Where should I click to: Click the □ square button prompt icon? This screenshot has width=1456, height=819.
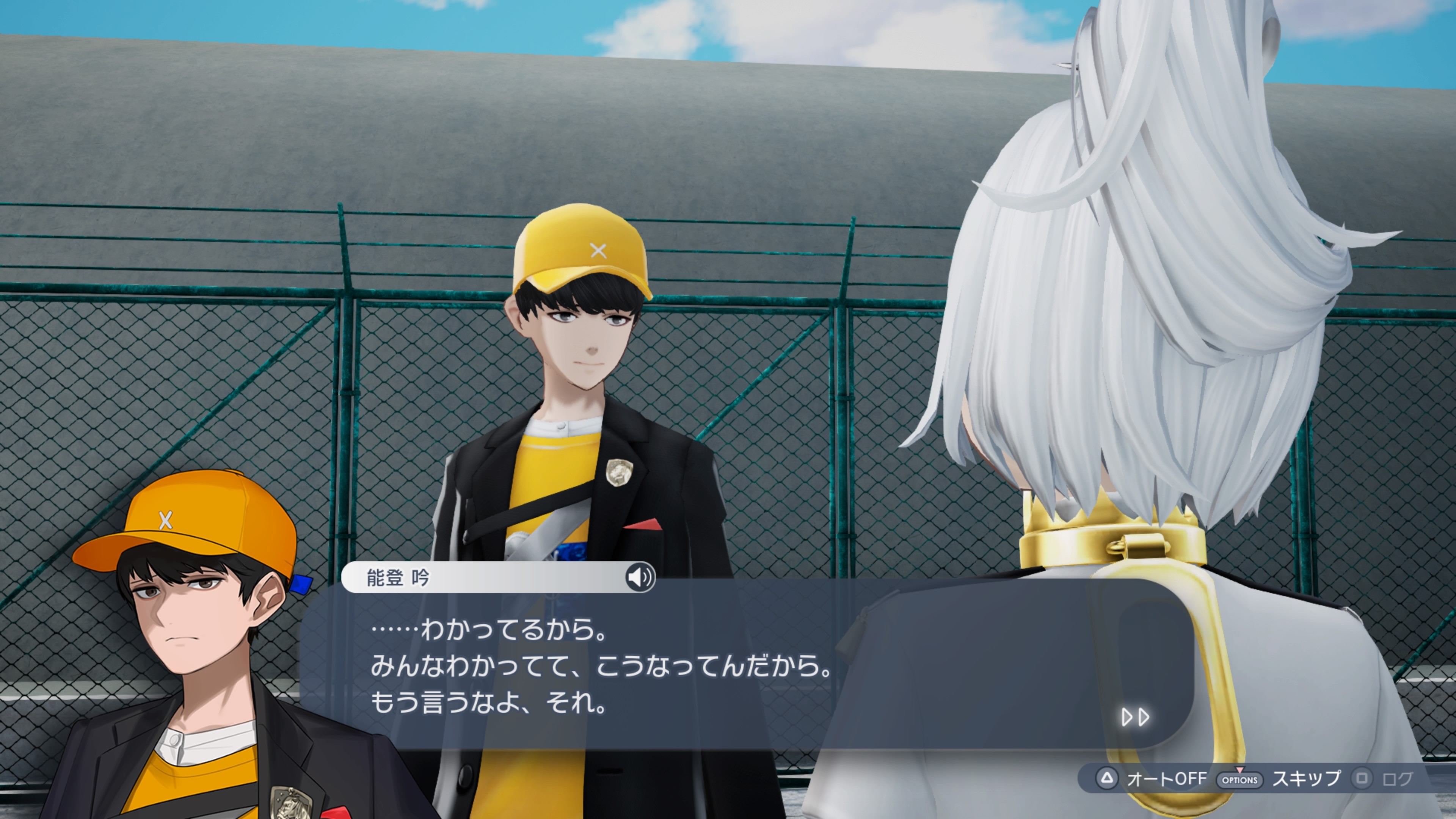1362,778
